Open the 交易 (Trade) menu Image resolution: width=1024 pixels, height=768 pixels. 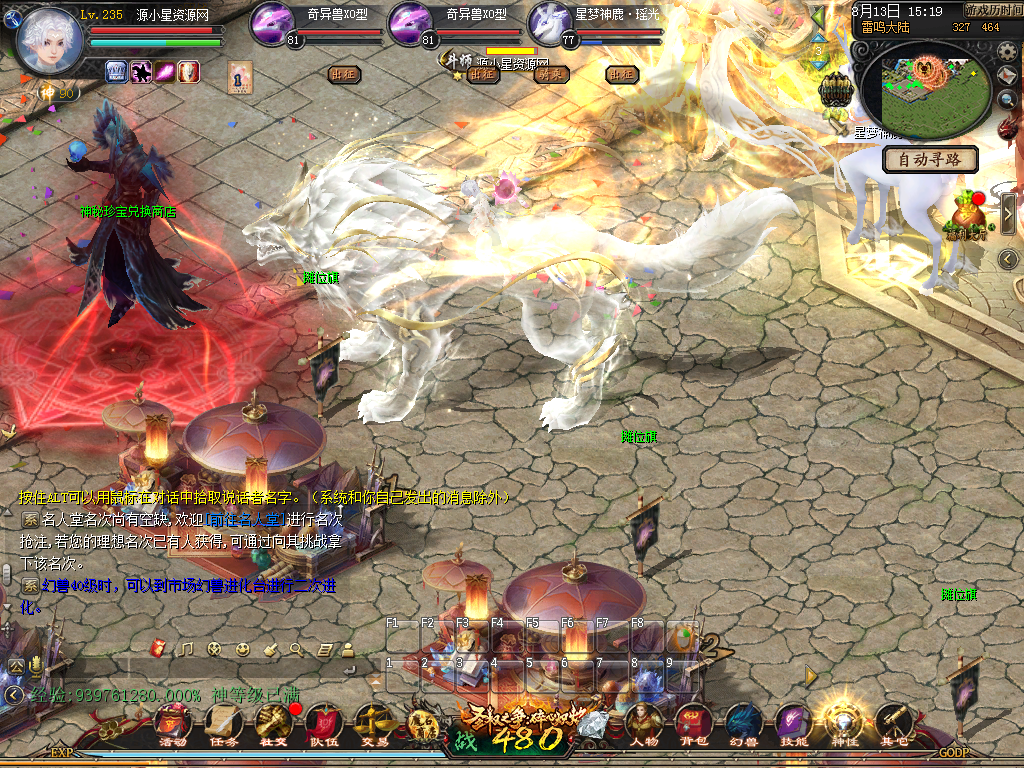(374, 724)
